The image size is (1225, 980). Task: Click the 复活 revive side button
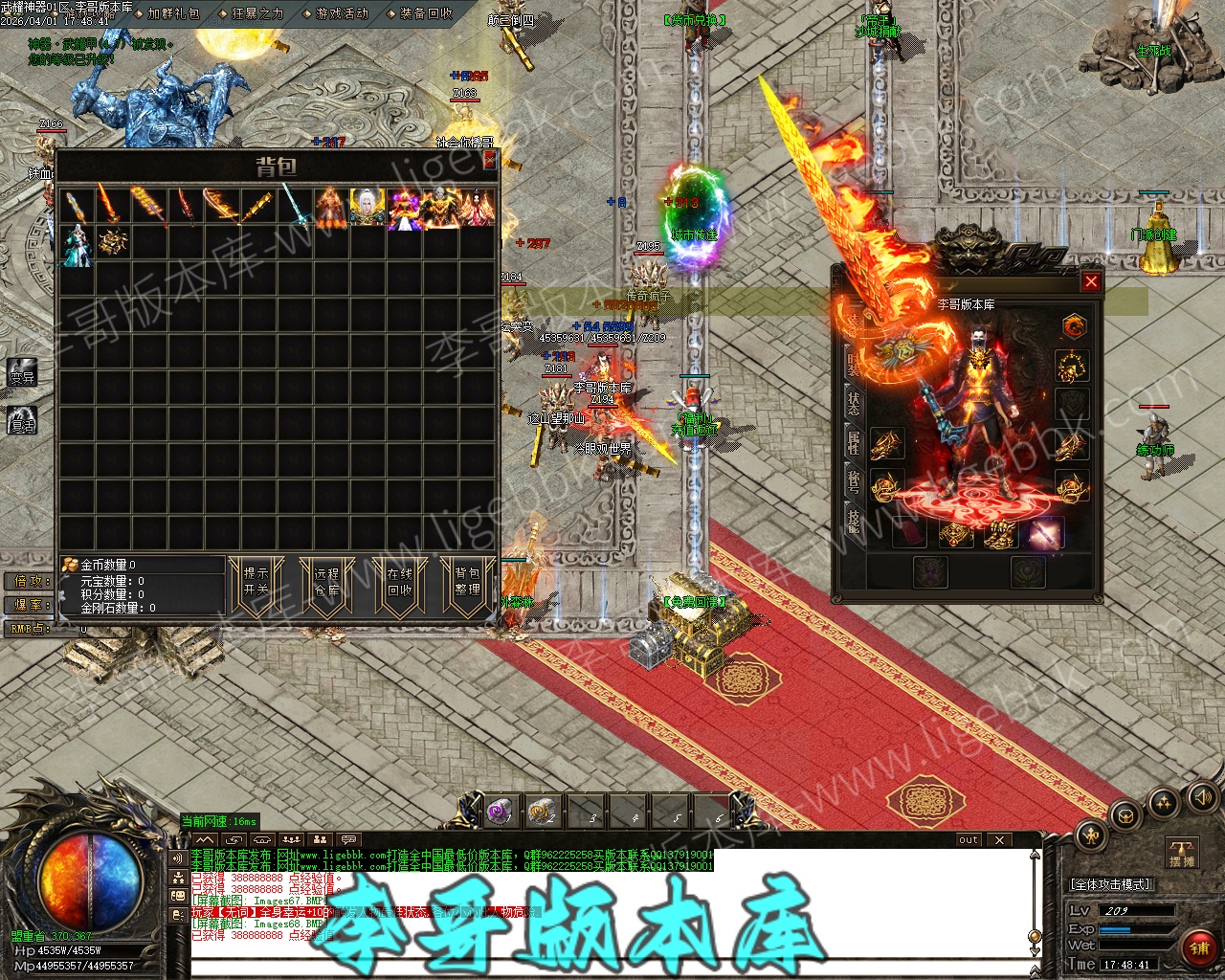coord(22,420)
